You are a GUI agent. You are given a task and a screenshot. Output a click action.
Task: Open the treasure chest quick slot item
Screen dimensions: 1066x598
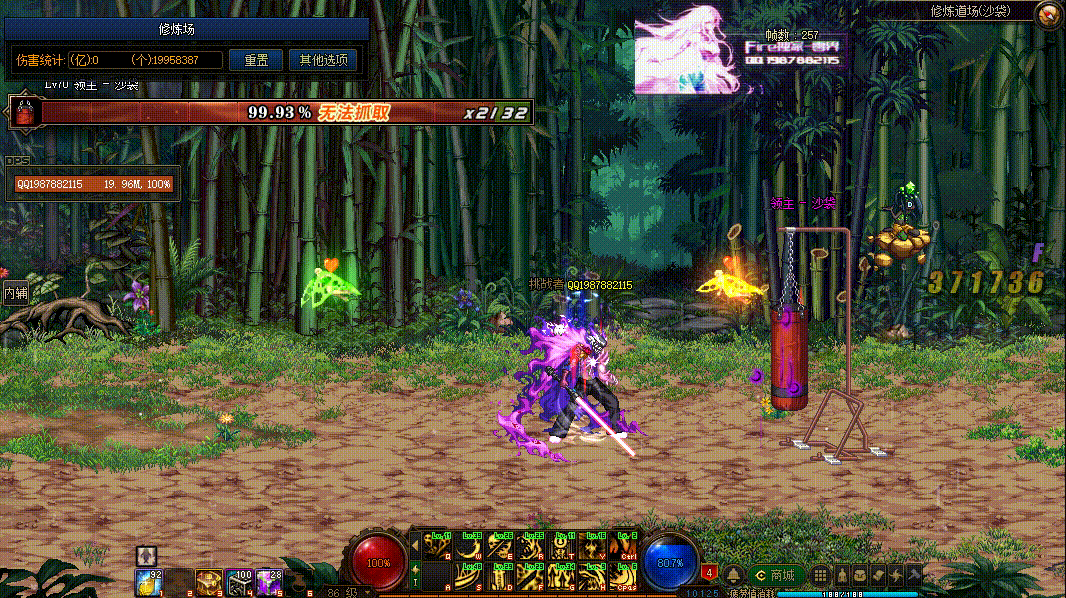(x=209, y=581)
